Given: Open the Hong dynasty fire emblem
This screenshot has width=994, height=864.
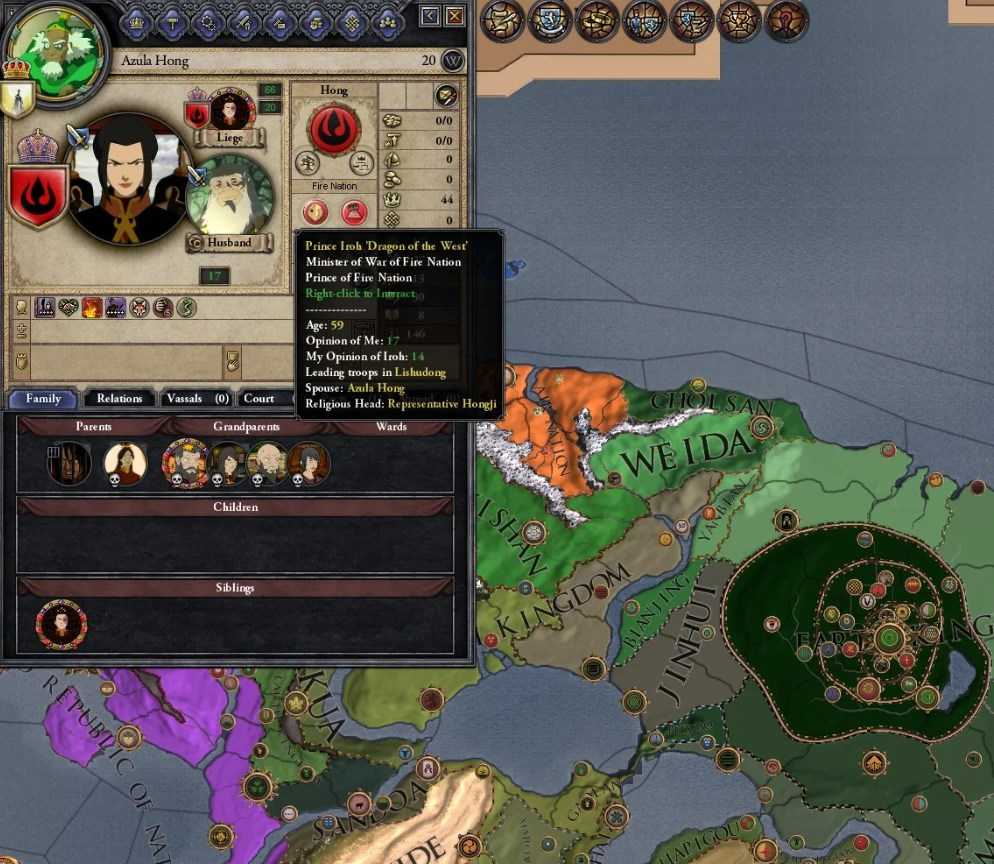Looking at the screenshot, I should coord(334,129).
